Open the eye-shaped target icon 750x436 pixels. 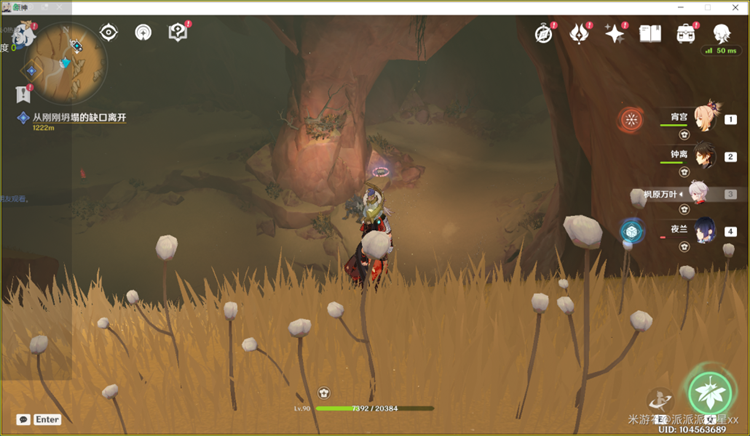(109, 32)
